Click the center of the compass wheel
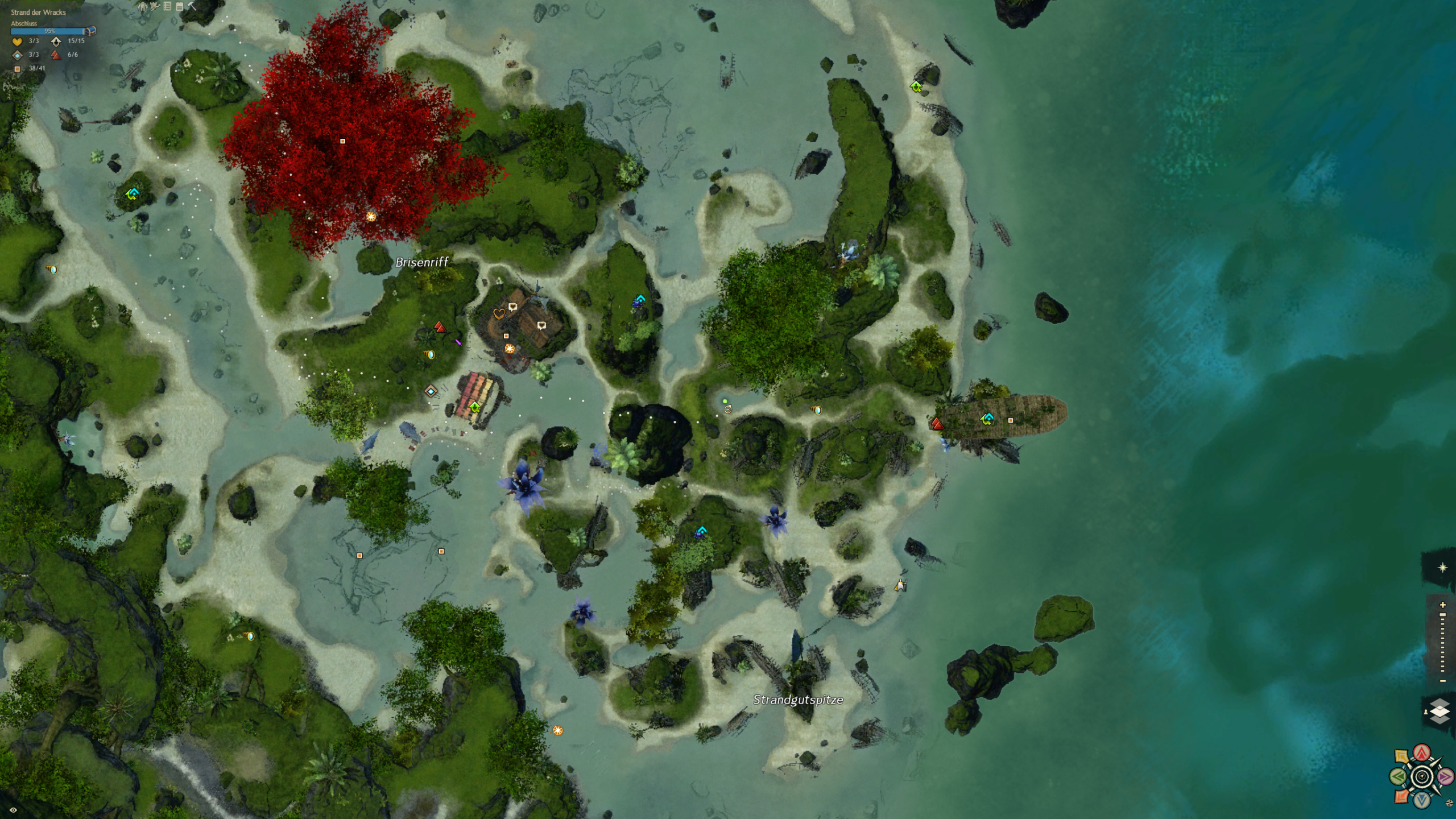This screenshot has width=1456, height=819. [1422, 776]
